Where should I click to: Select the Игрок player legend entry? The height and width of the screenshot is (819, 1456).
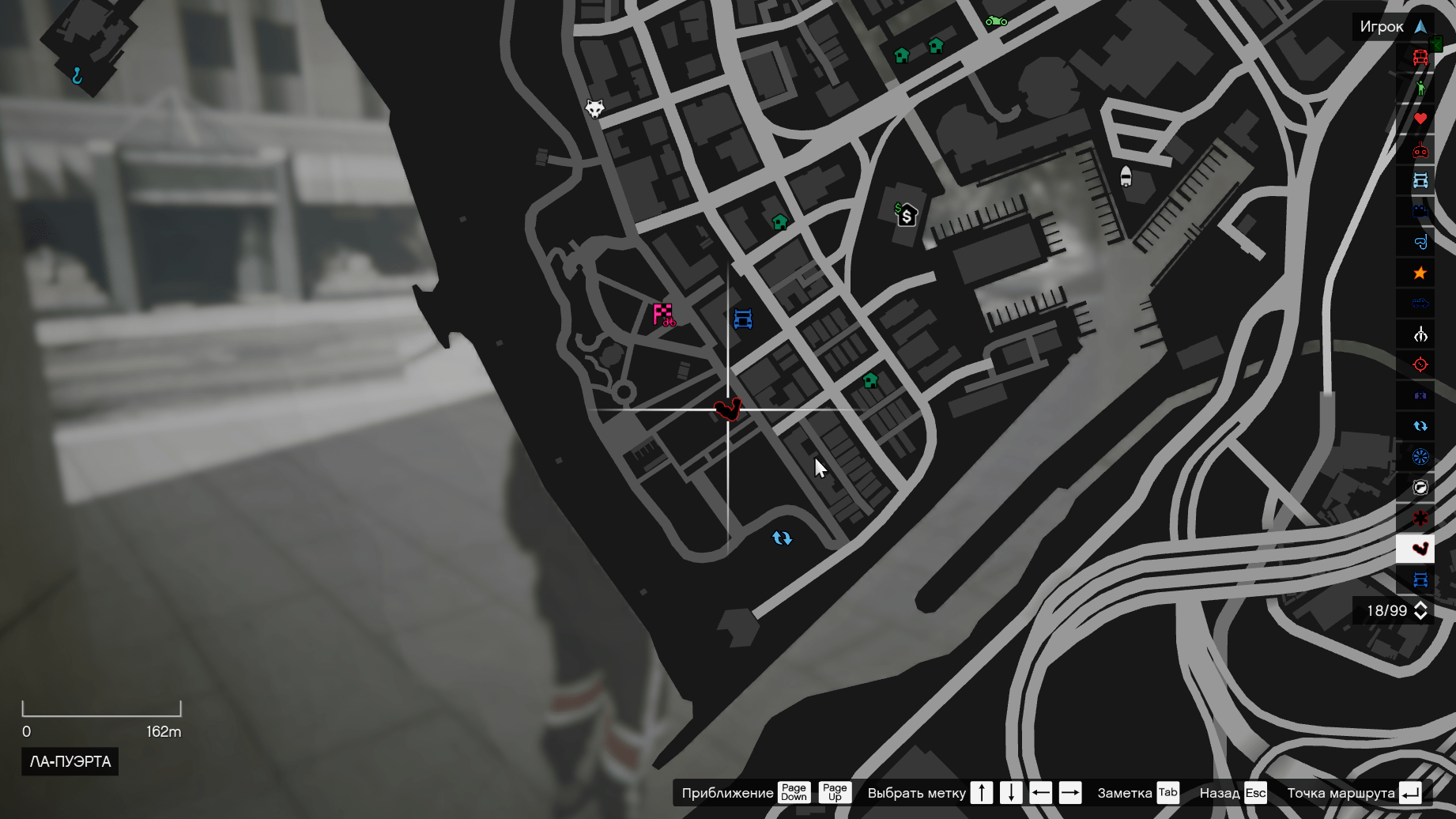1393,27
